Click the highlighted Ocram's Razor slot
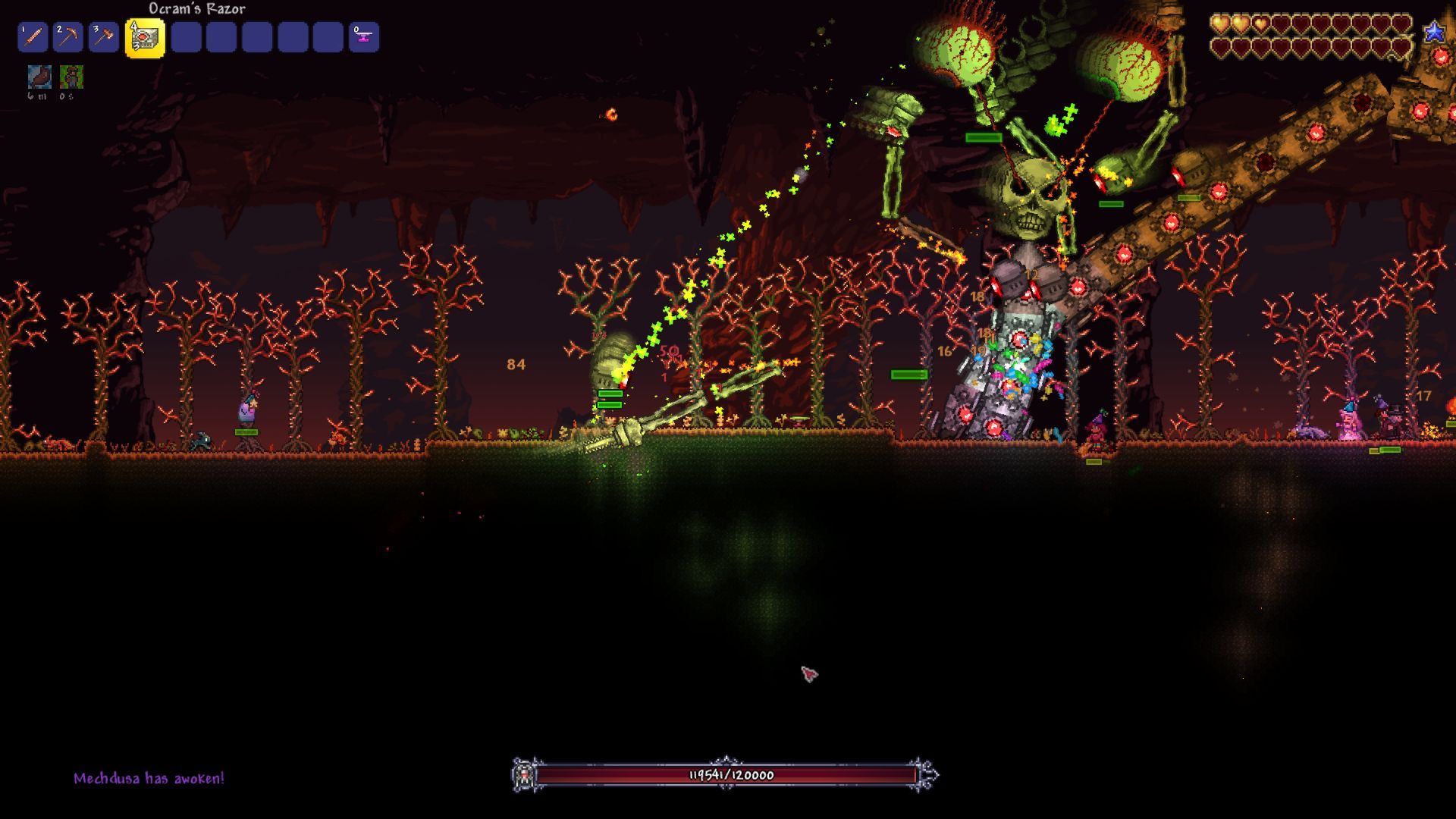Screen dimensions: 1456x819 point(145,37)
